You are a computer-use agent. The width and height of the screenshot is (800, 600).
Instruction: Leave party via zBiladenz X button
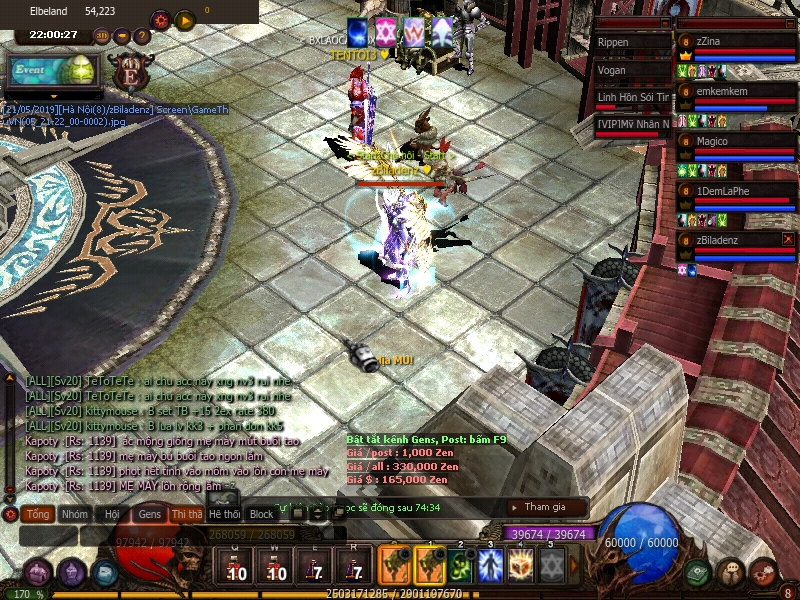pyautogui.click(x=788, y=240)
